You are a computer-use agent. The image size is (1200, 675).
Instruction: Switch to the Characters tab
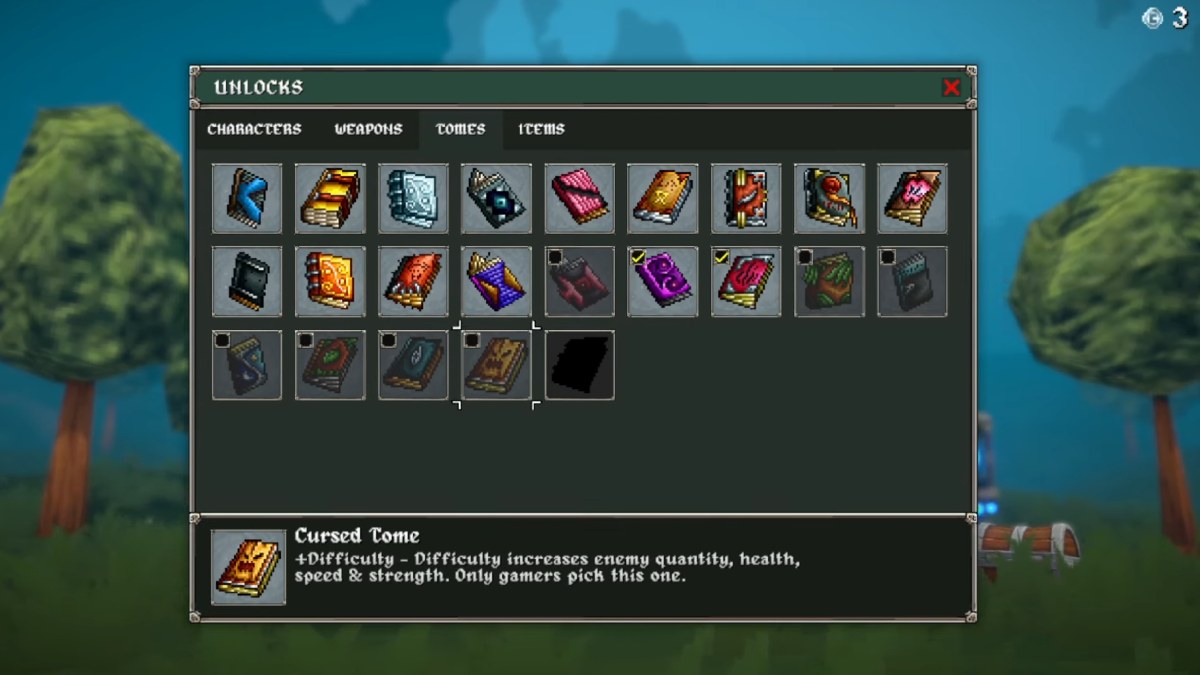pyautogui.click(x=254, y=129)
